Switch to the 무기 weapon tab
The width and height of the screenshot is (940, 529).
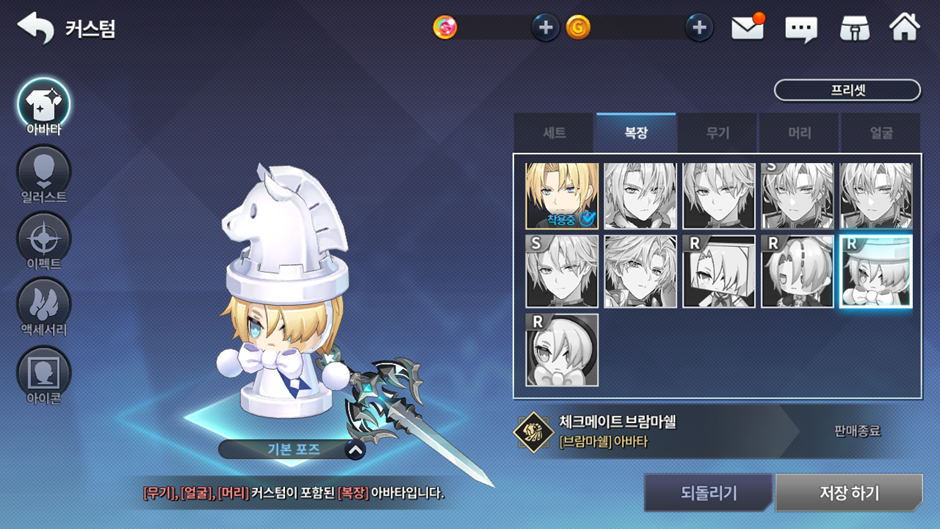click(x=718, y=133)
